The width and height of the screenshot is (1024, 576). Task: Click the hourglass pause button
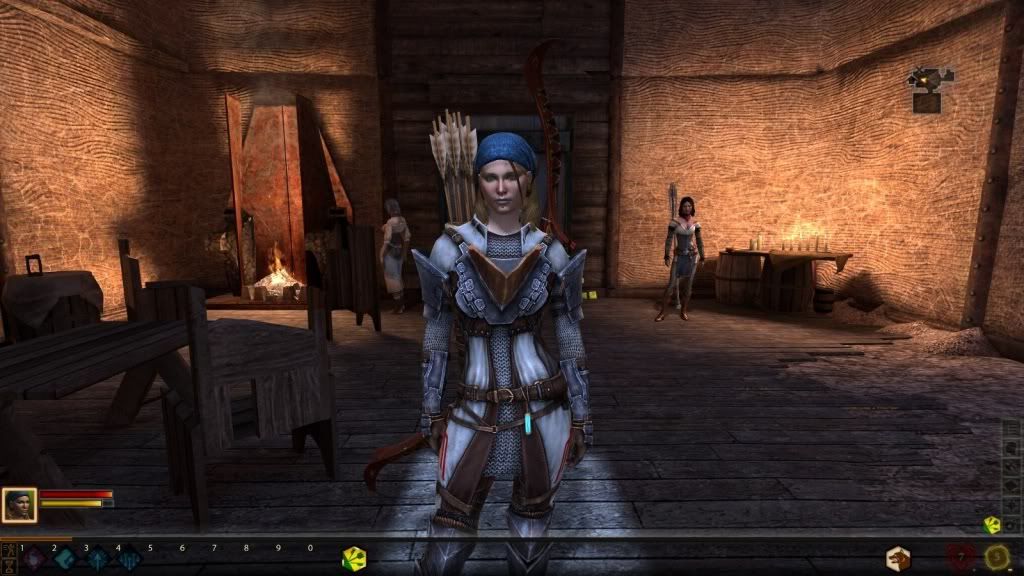pos(7,566)
